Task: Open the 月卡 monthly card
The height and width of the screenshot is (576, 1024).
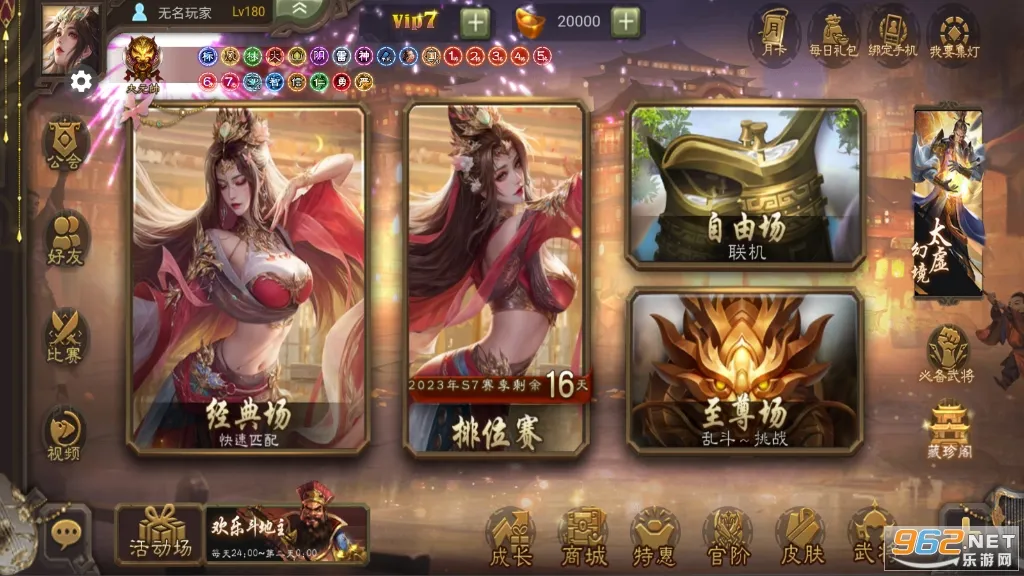Action: pyautogui.click(x=773, y=35)
